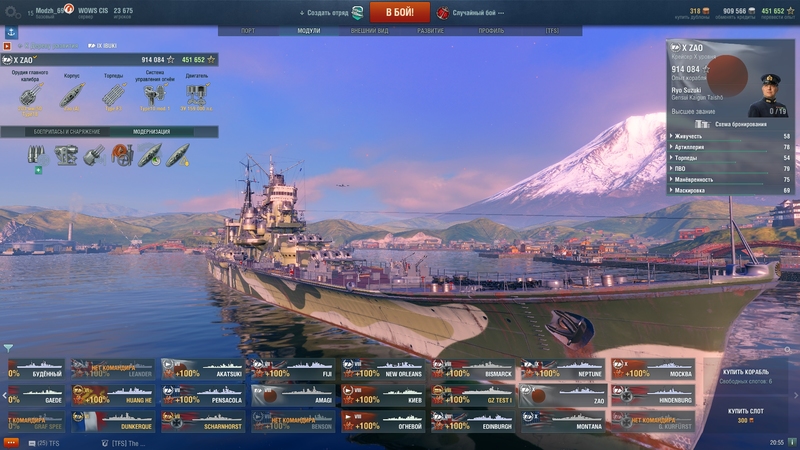Open the ПРОФИЛЬ tab

click(x=491, y=31)
